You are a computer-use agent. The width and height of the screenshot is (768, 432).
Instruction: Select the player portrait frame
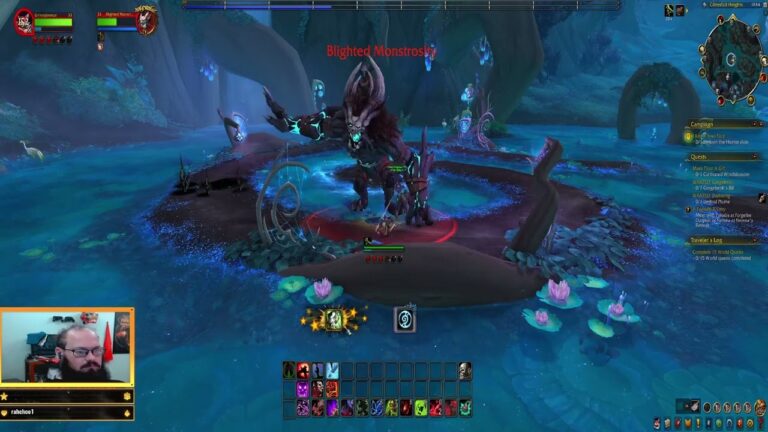24,21
